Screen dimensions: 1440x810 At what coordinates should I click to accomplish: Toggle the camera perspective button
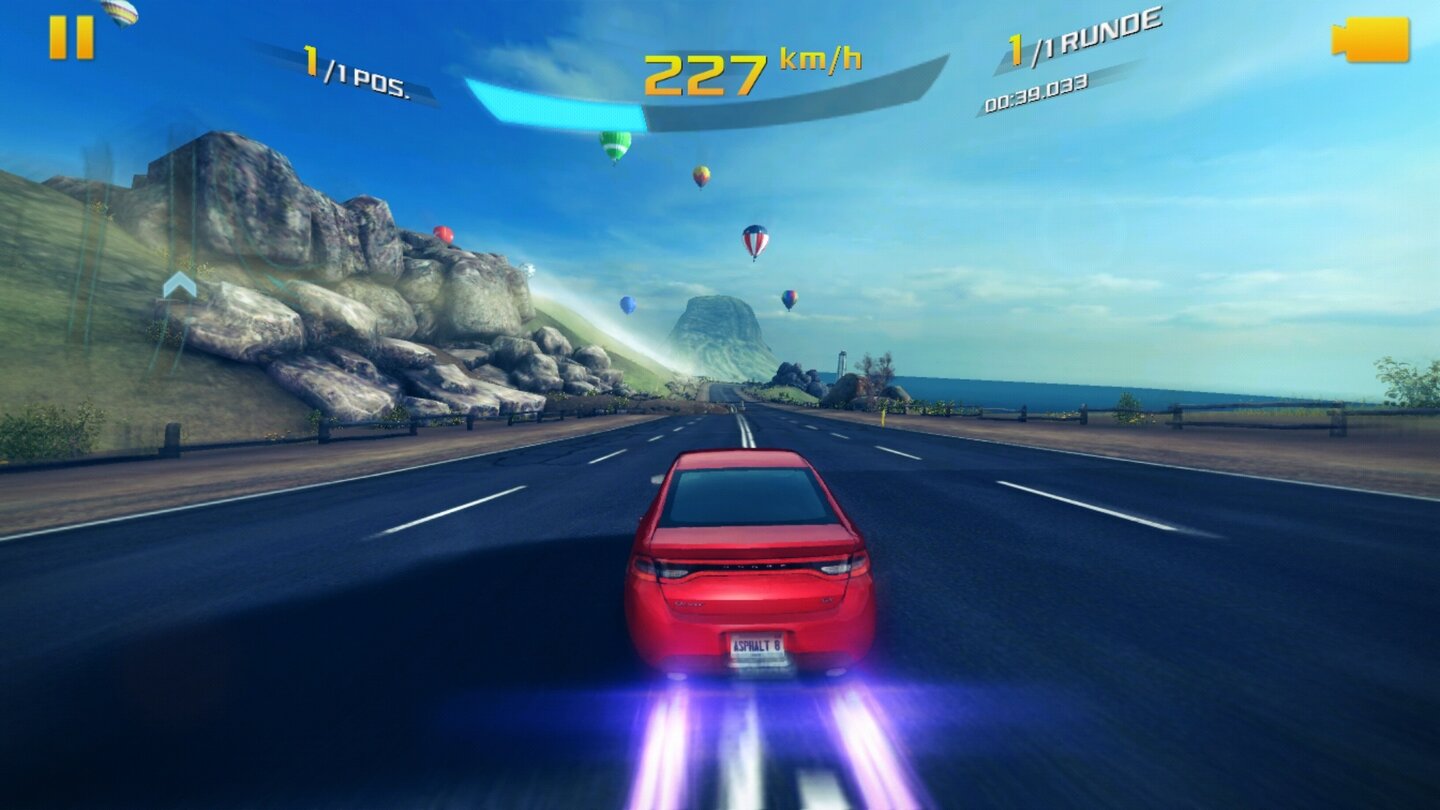click(x=1372, y=40)
